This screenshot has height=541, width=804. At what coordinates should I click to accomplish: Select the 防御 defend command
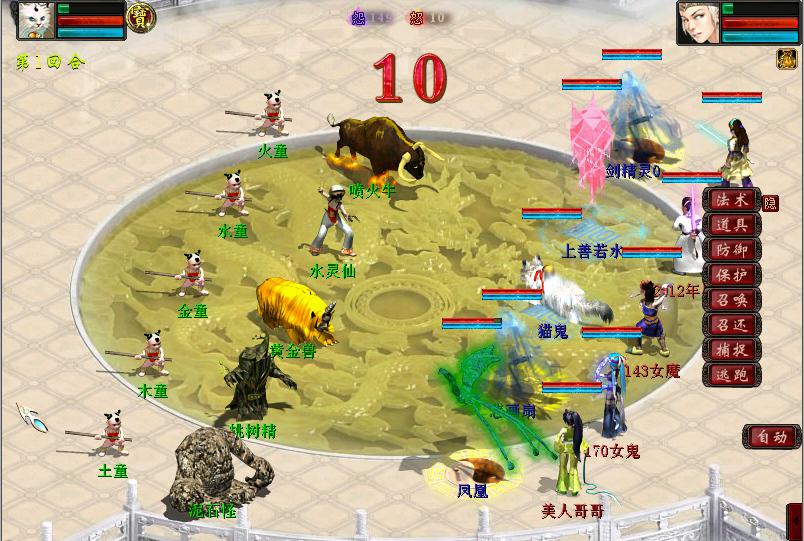coord(731,250)
